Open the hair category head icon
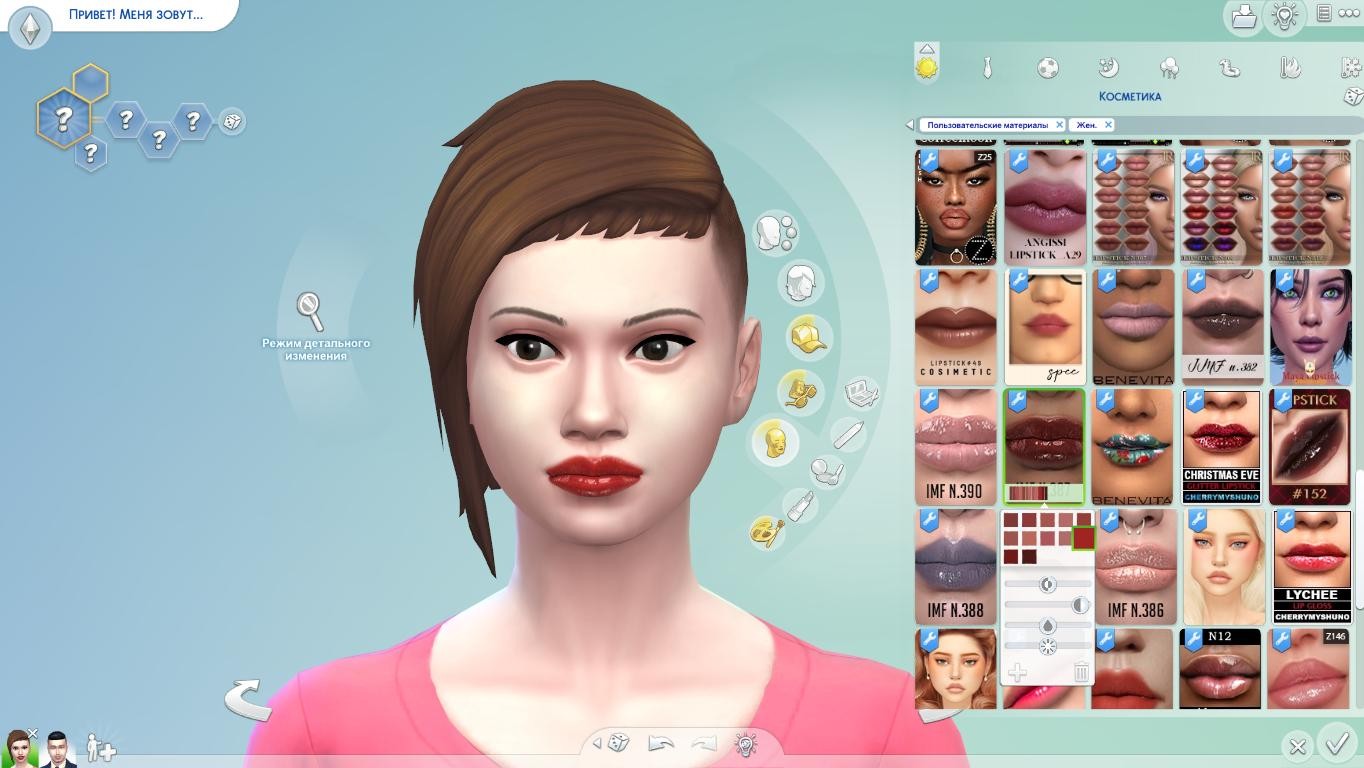This screenshot has height=768, width=1364. 800,283
